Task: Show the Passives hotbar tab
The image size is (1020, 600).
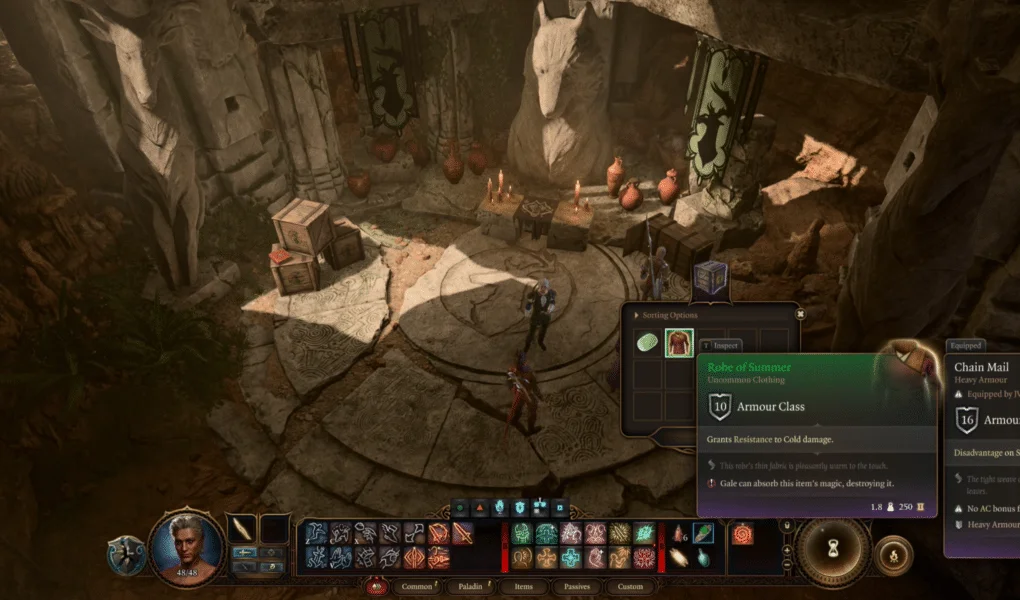Action: (577, 586)
